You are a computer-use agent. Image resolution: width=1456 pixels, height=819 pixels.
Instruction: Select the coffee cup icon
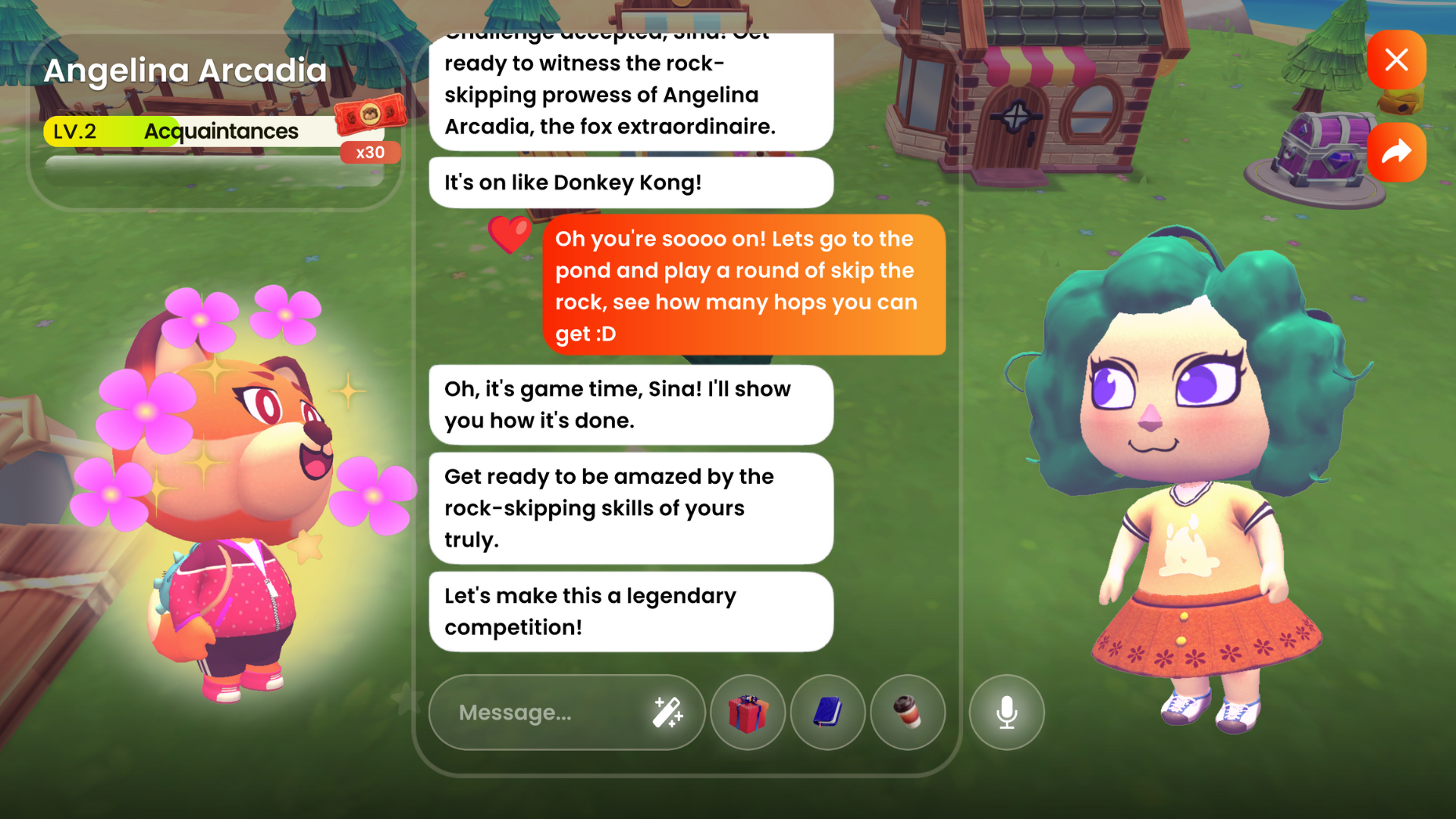(x=908, y=713)
